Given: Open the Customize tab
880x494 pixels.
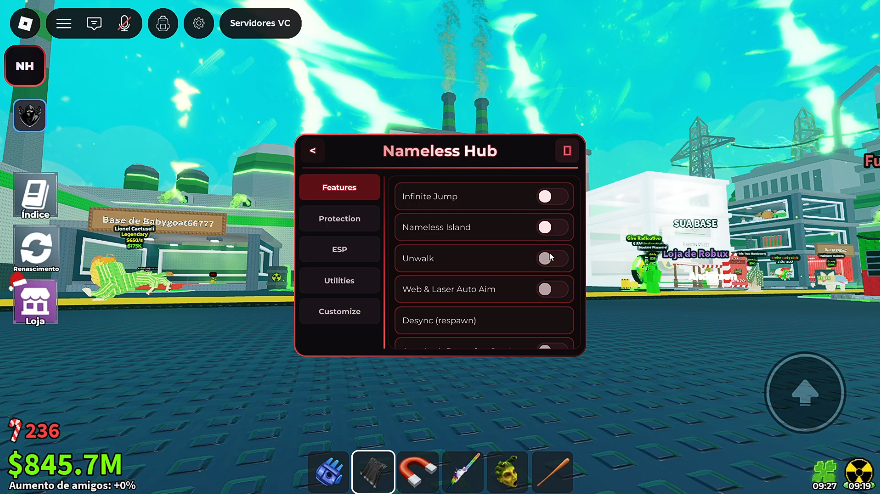Looking at the screenshot, I should point(339,311).
